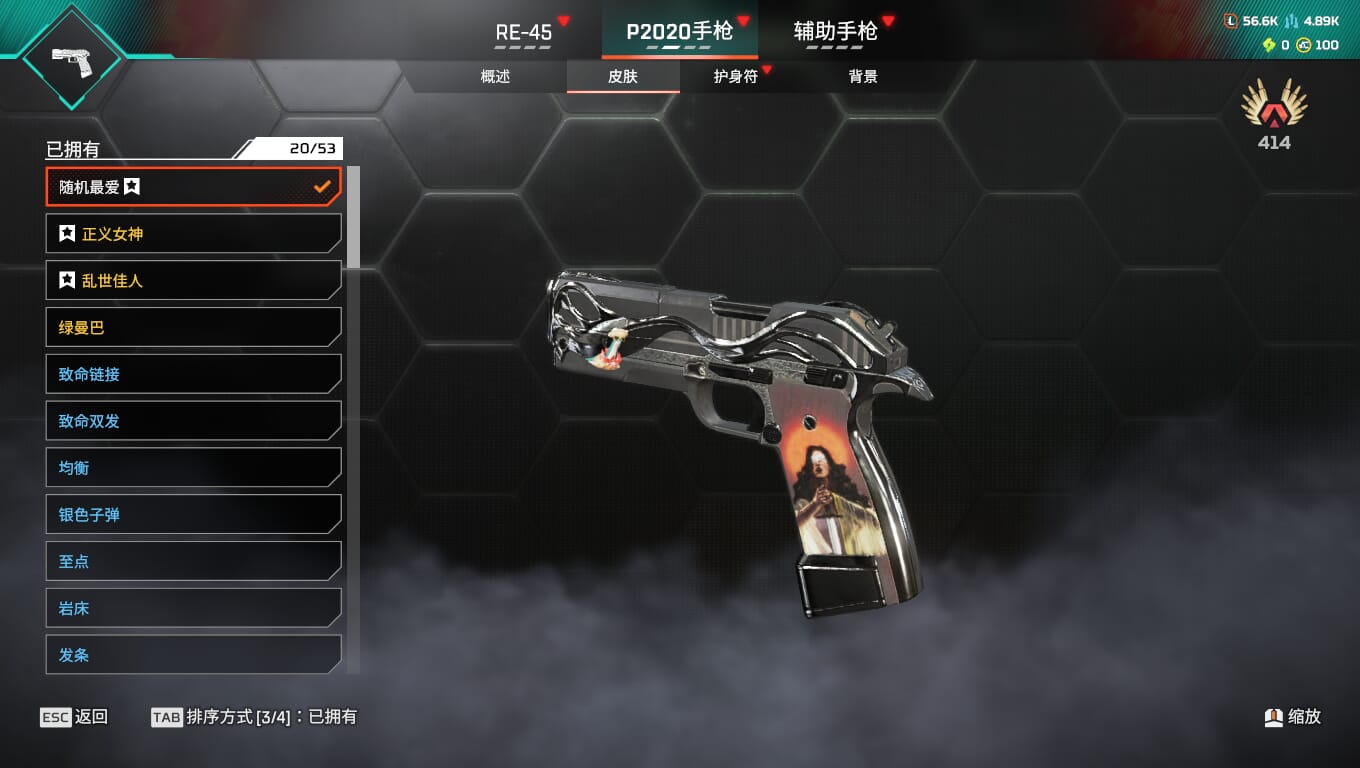Click the 返回 back button
1360x768 pixels.
pyautogui.click(x=75, y=717)
